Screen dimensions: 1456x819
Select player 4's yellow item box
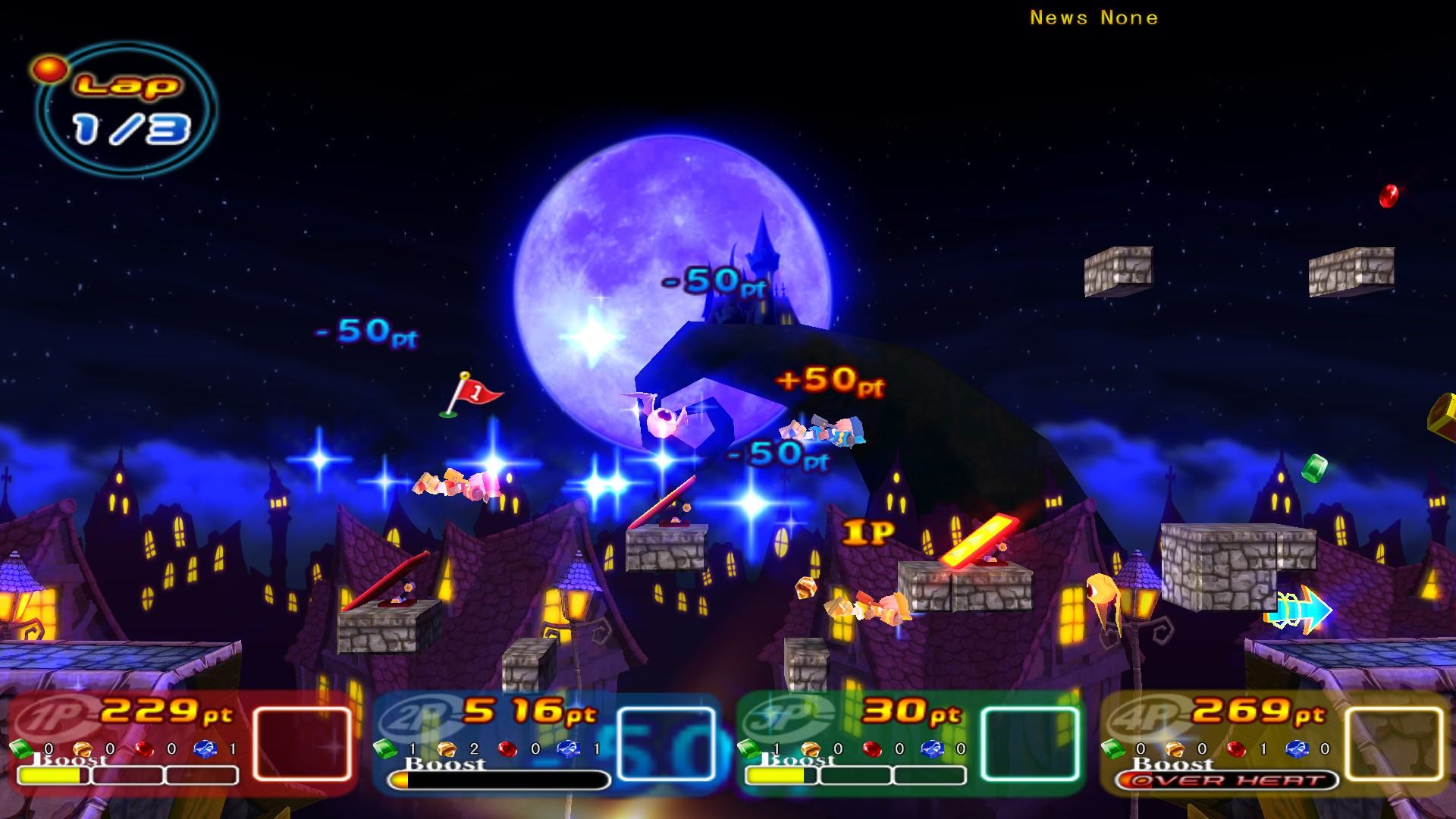point(1394,744)
